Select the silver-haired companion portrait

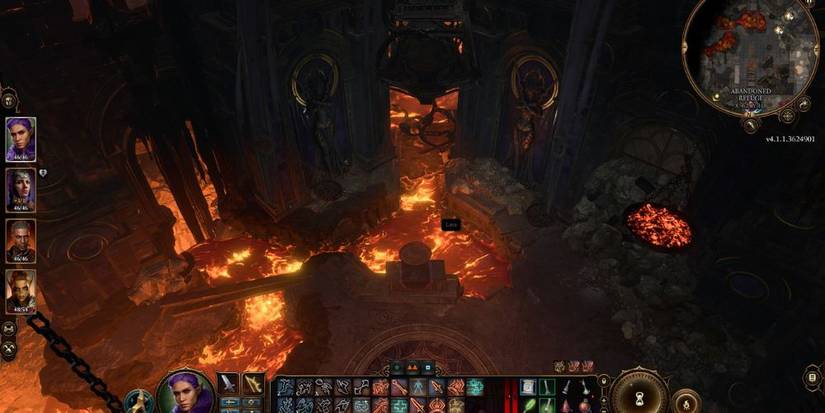tap(21, 188)
